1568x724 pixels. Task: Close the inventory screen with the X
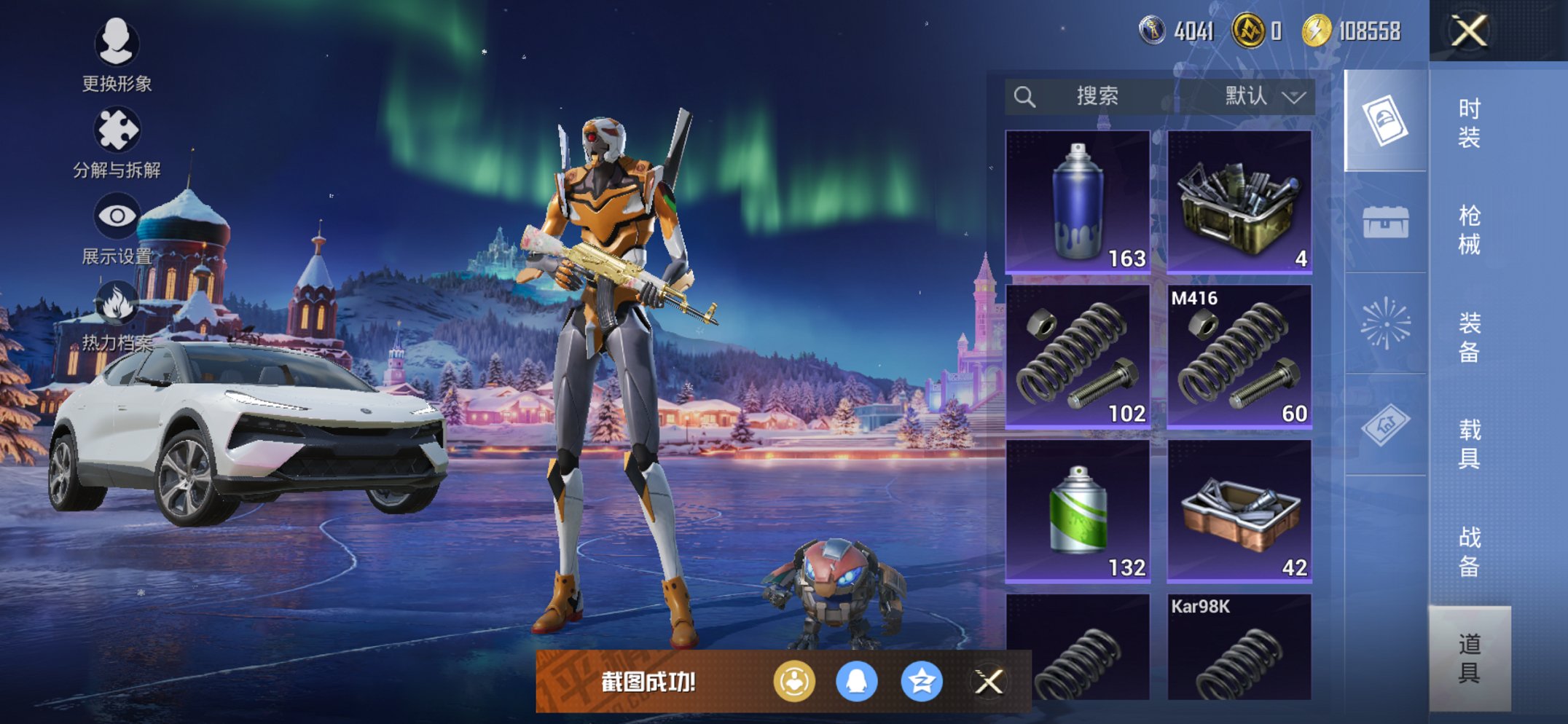coord(1468,31)
